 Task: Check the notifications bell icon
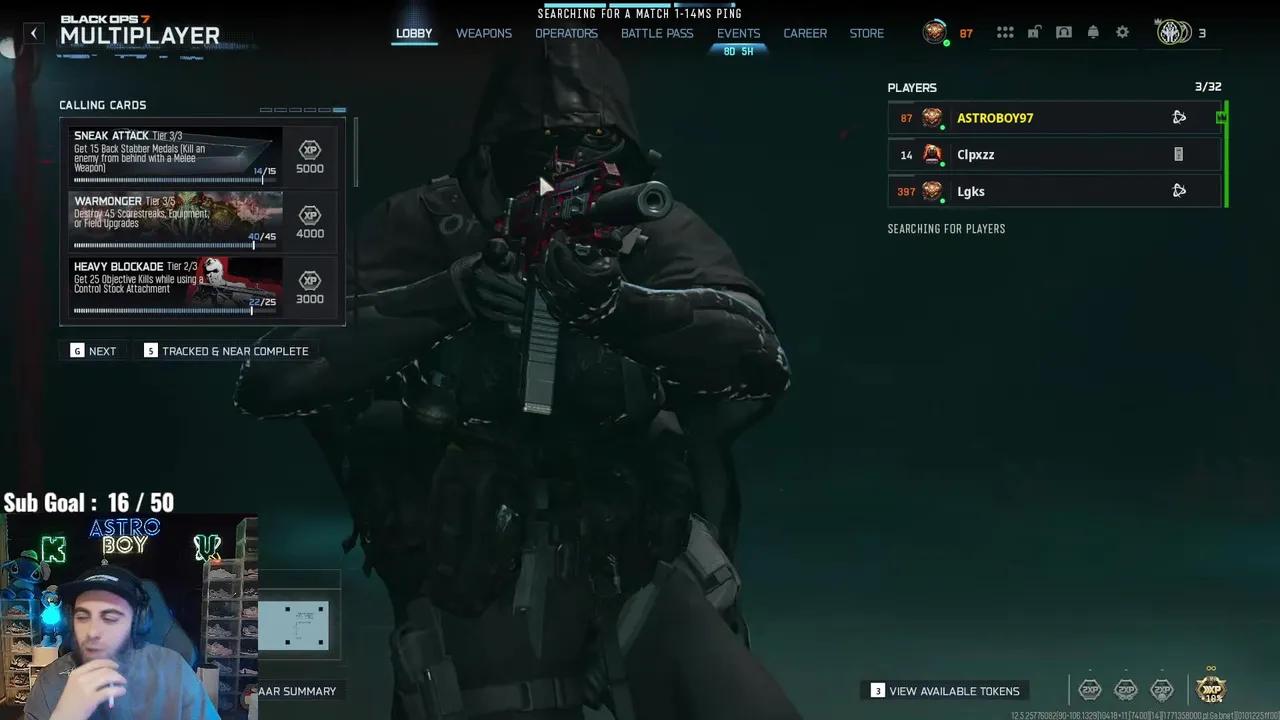pyautogui.click(x=1093, y=33)
